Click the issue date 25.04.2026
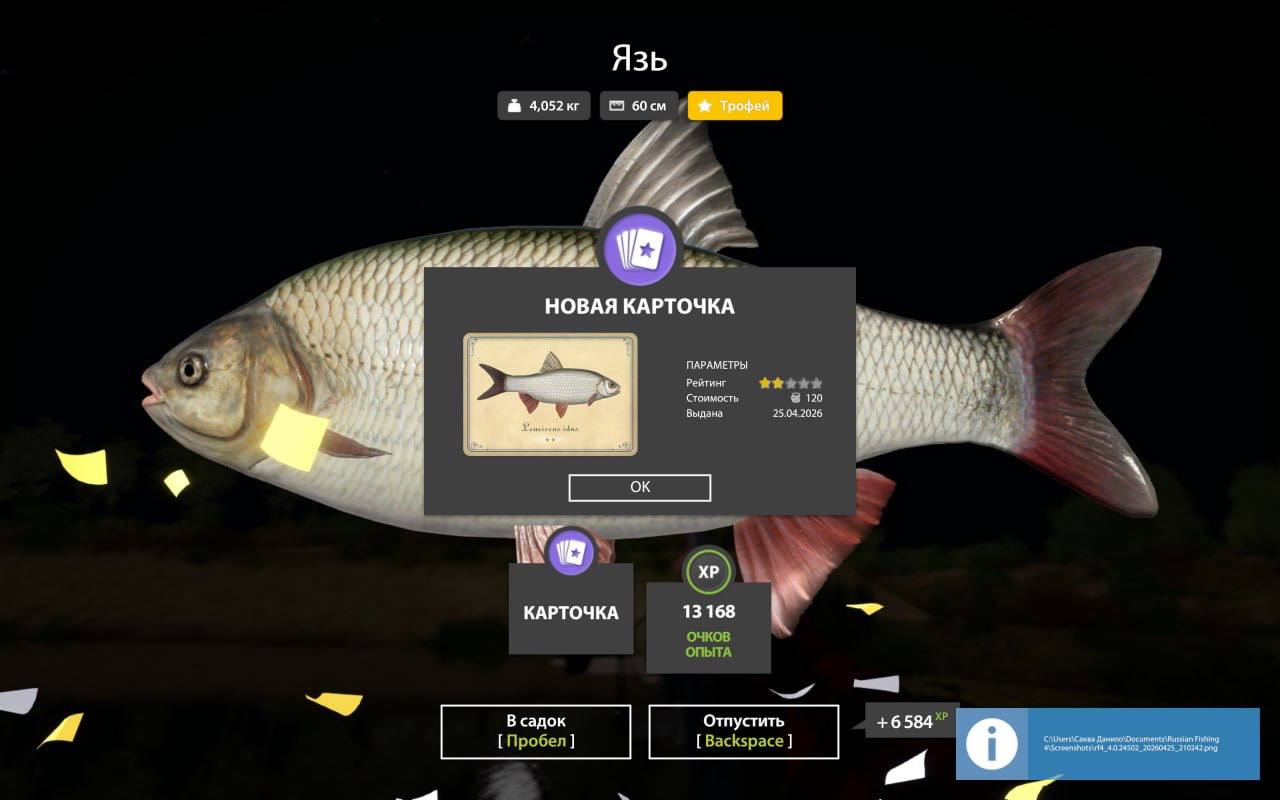The image size is (1280, 800). click(x=797, y=413)
